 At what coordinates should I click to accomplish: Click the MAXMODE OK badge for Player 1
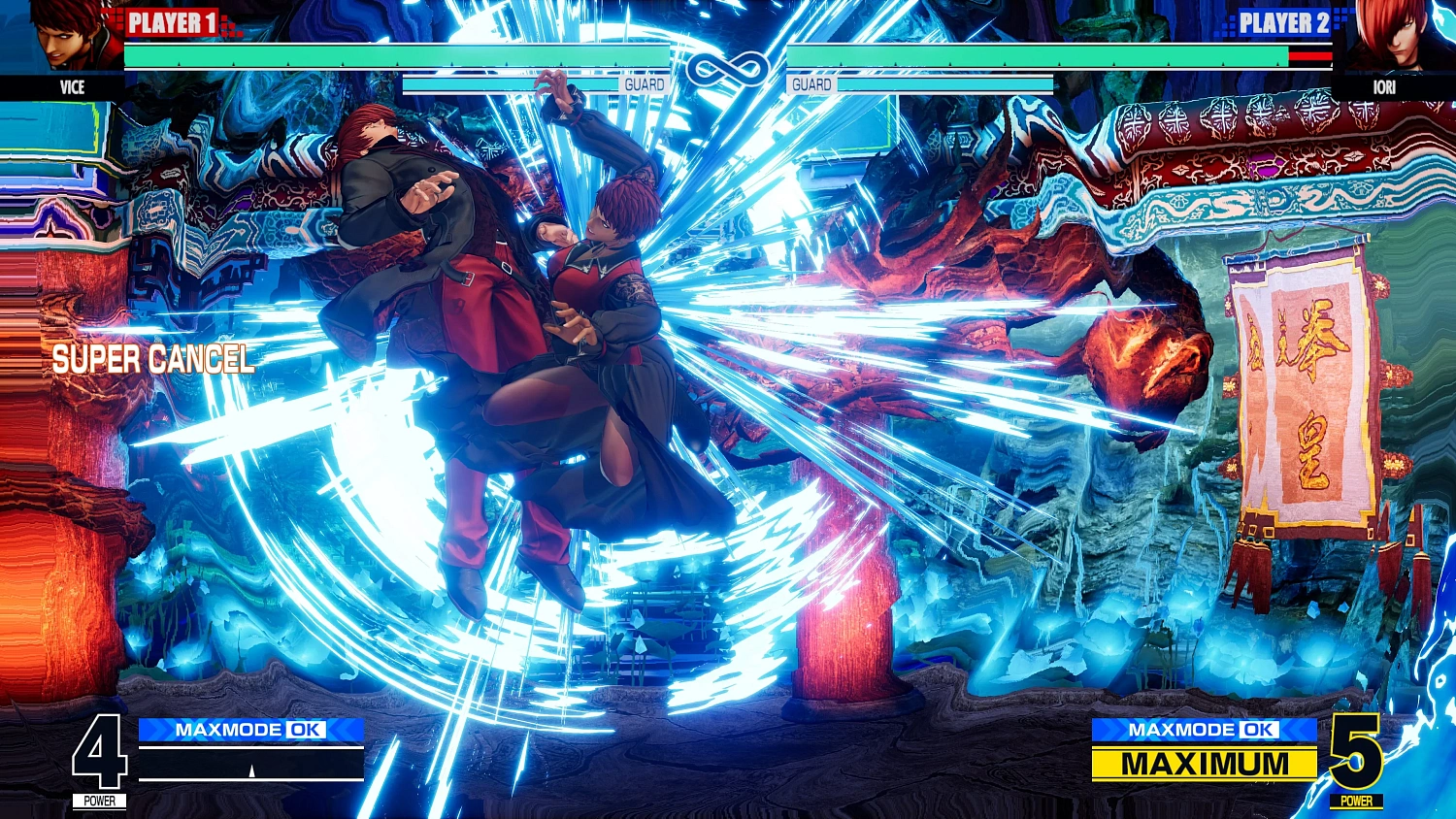pos(250,730)
